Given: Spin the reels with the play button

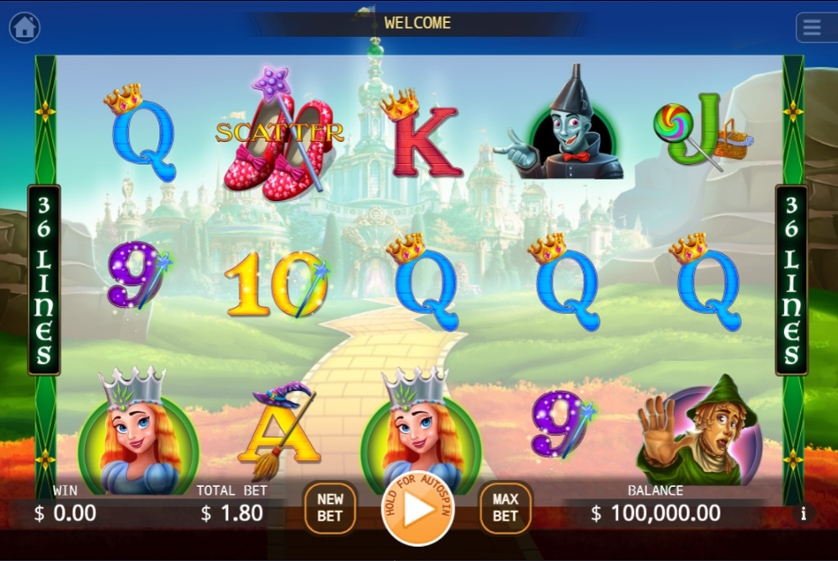Looking at the screenshot, I should coord(418,508).
